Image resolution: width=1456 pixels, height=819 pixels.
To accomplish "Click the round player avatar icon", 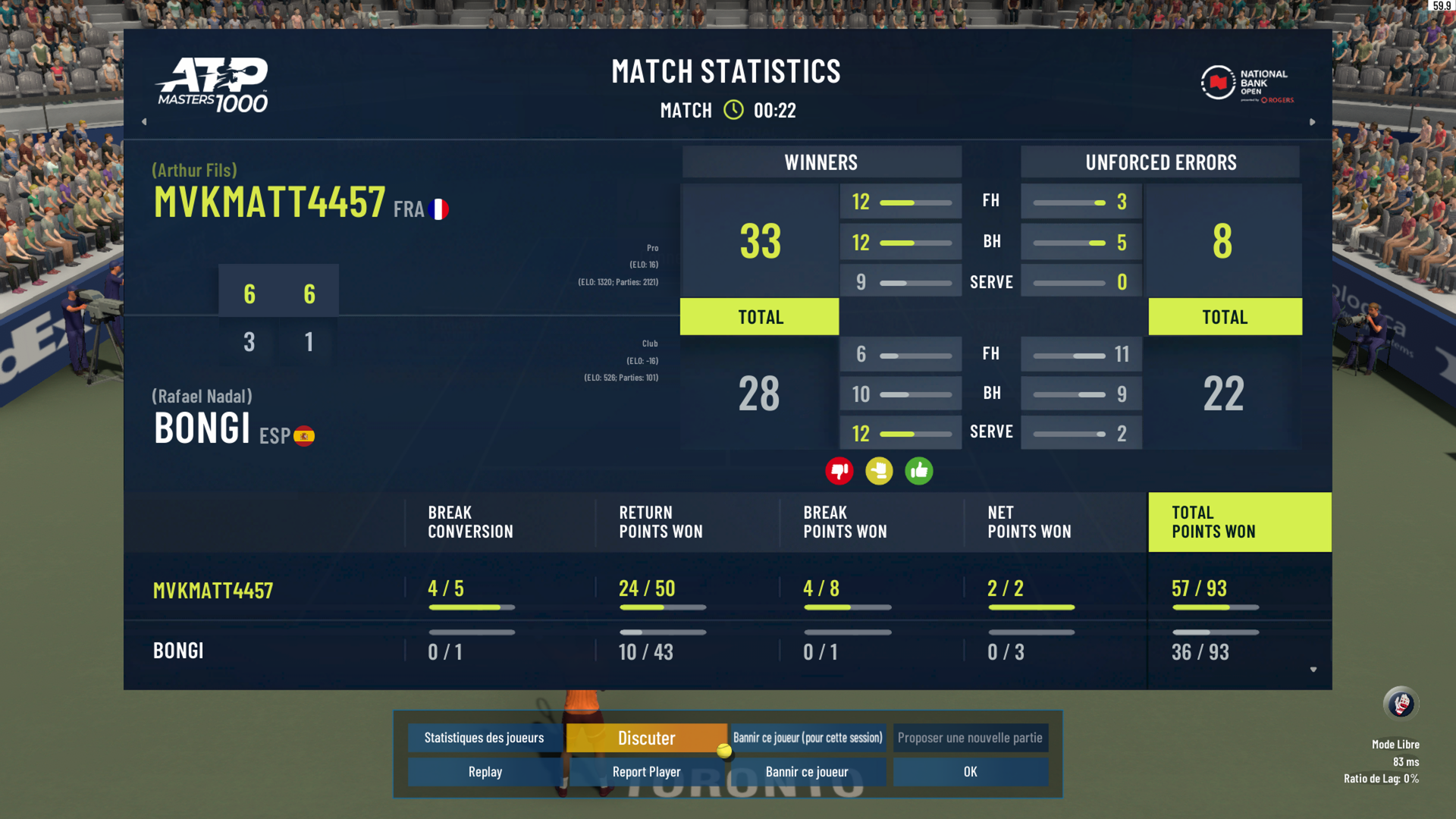I will coord(1401,704).
